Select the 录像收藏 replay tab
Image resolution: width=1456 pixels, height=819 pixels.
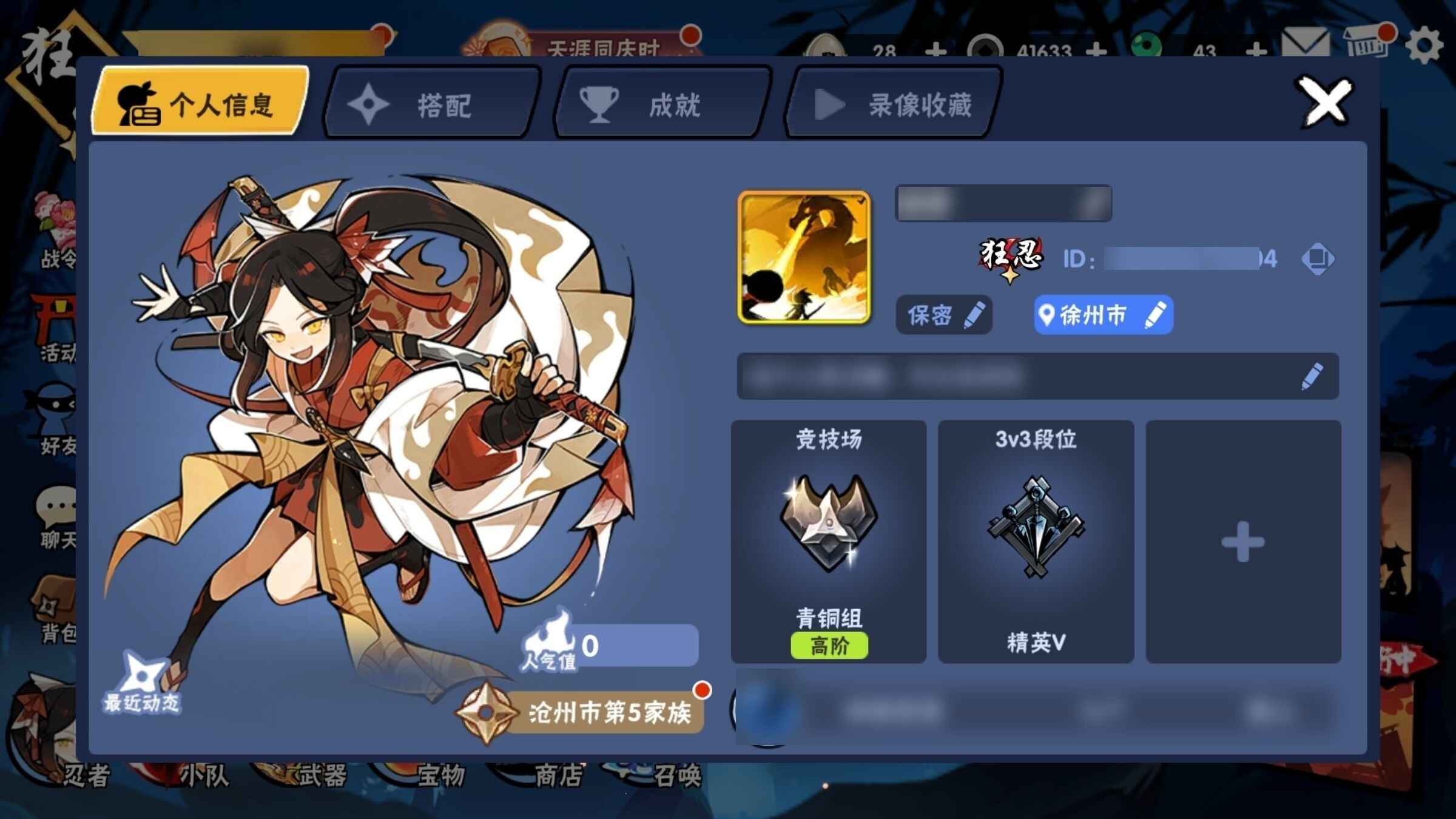tap(893, 104)
